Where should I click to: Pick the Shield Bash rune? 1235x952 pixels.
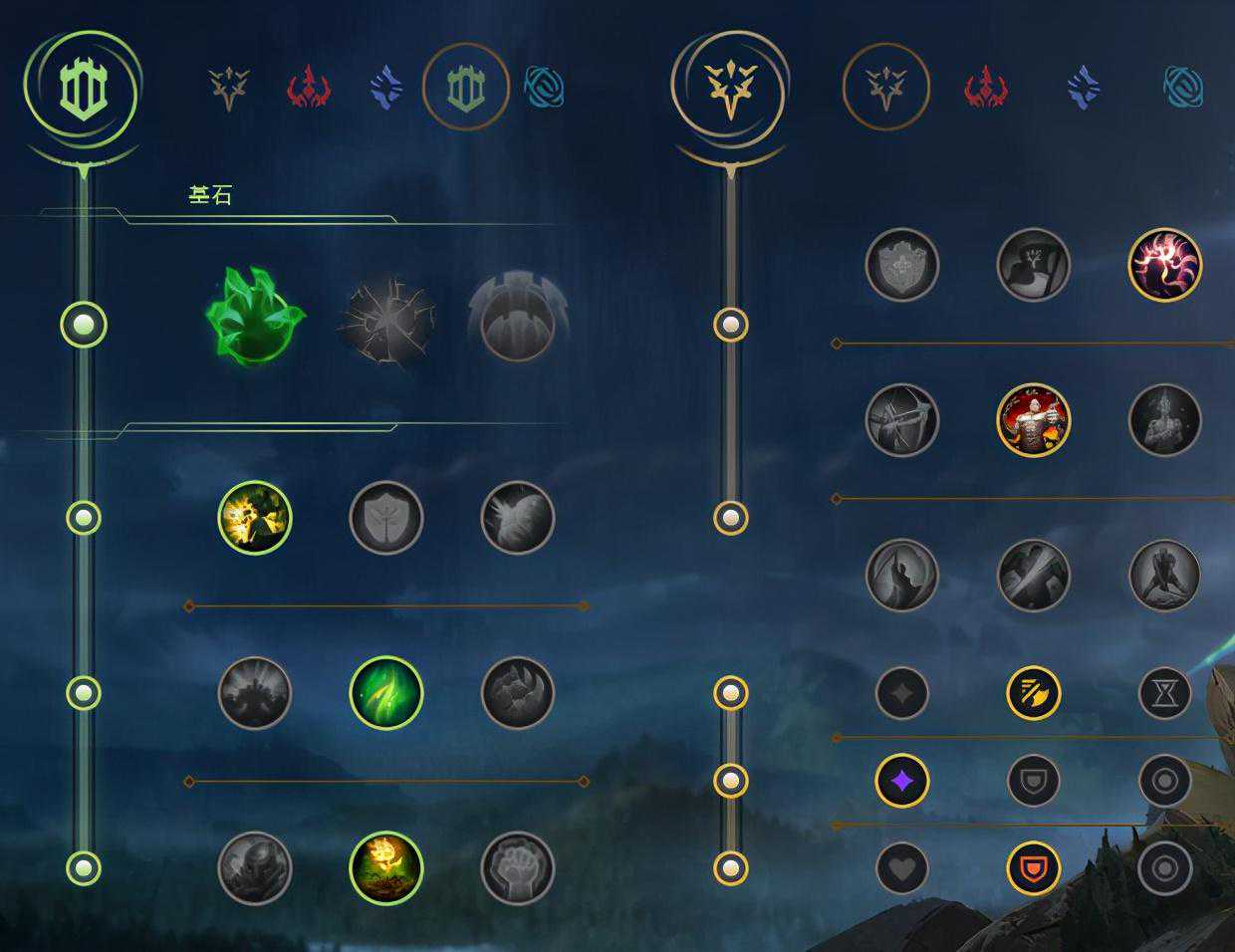(518, 518)
